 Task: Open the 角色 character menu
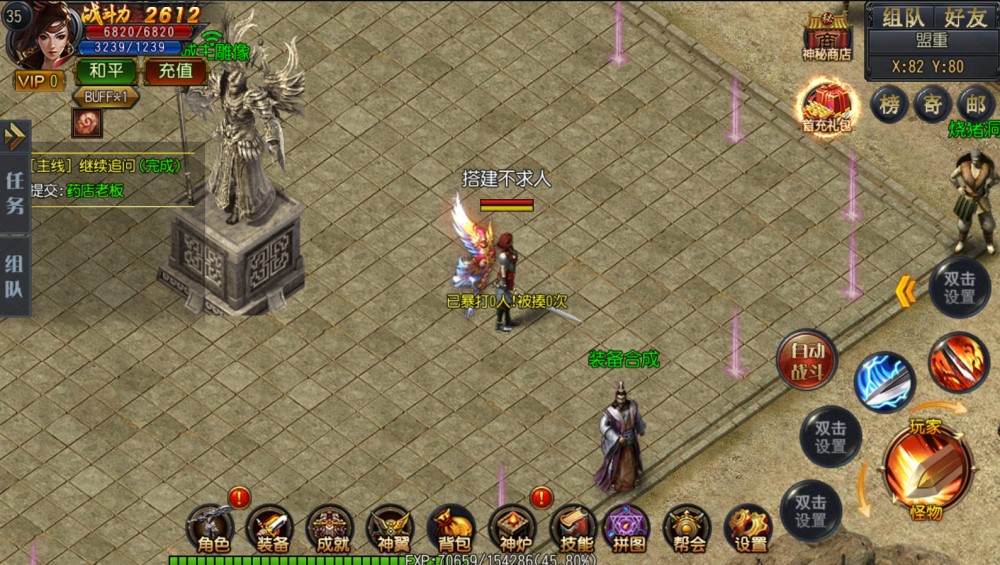coord(213,529)
